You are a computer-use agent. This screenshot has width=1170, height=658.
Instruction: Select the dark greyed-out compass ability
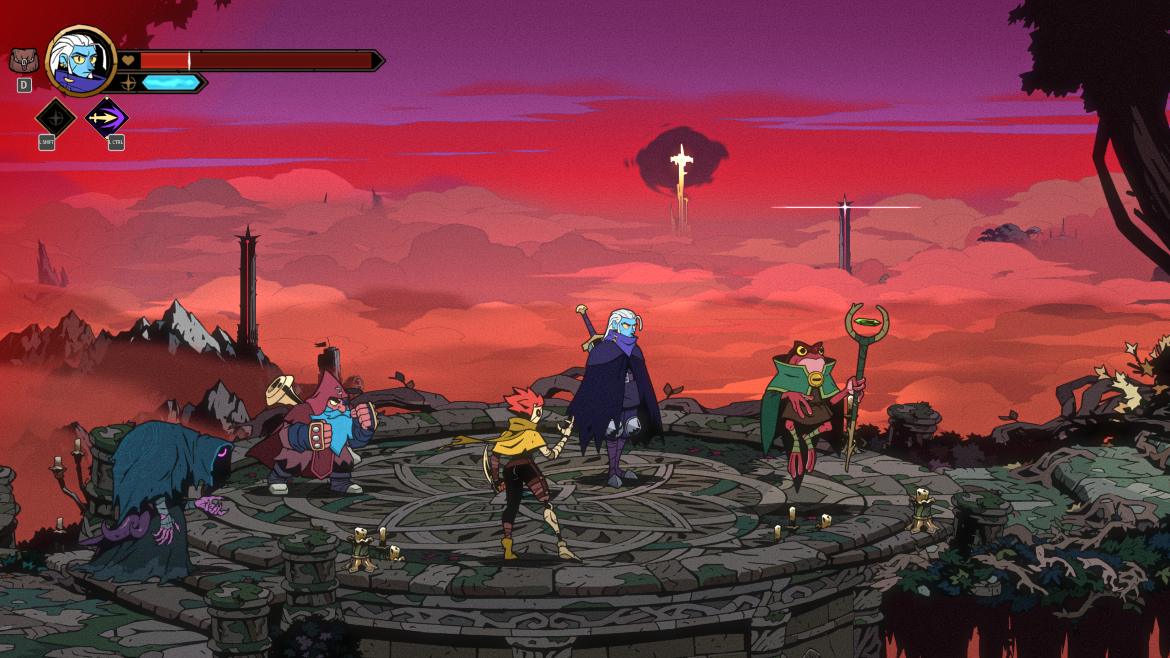pyautogui.click(x=55, y=117)
